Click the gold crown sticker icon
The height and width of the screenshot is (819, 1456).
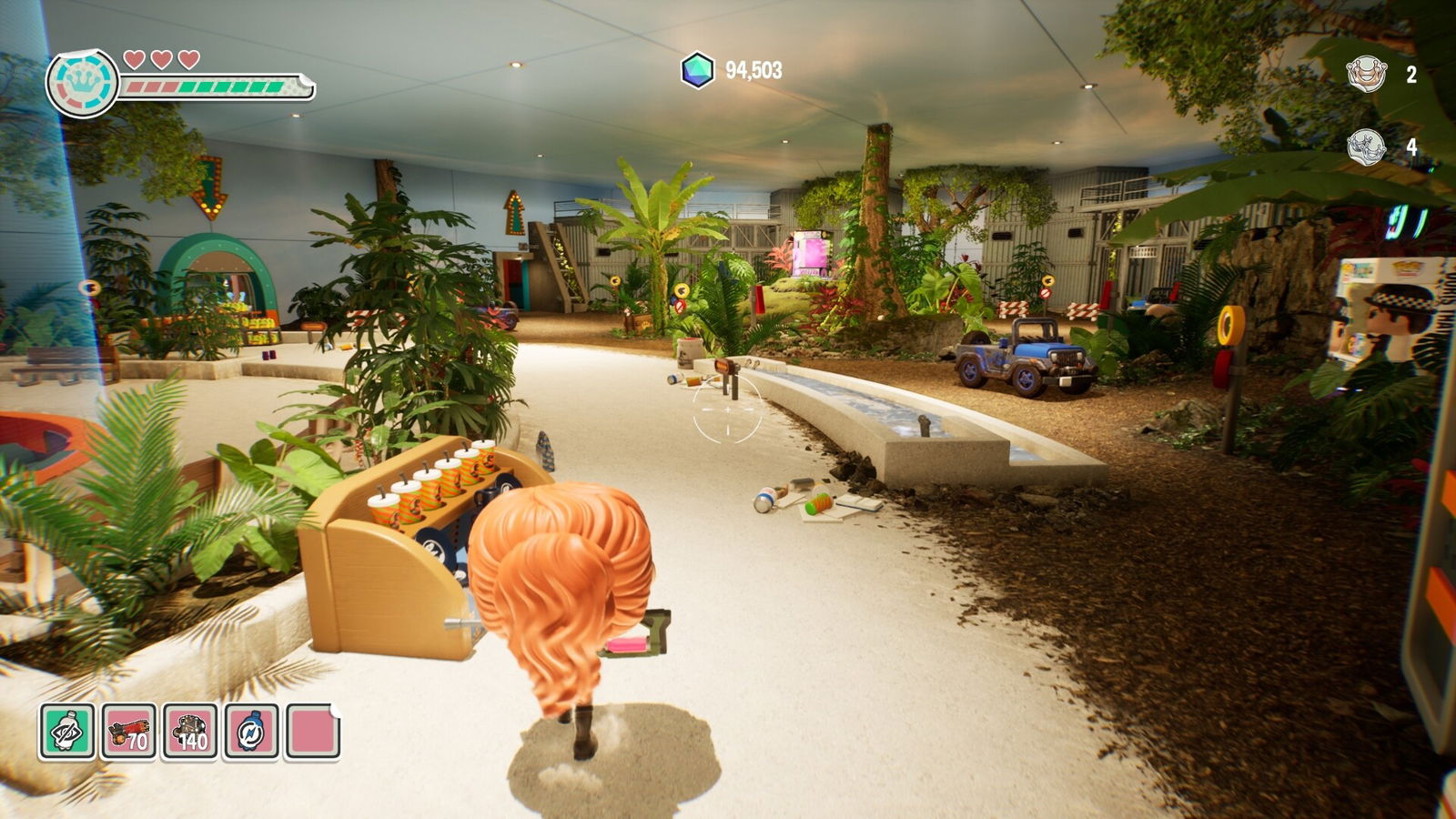coord(1366,74)
